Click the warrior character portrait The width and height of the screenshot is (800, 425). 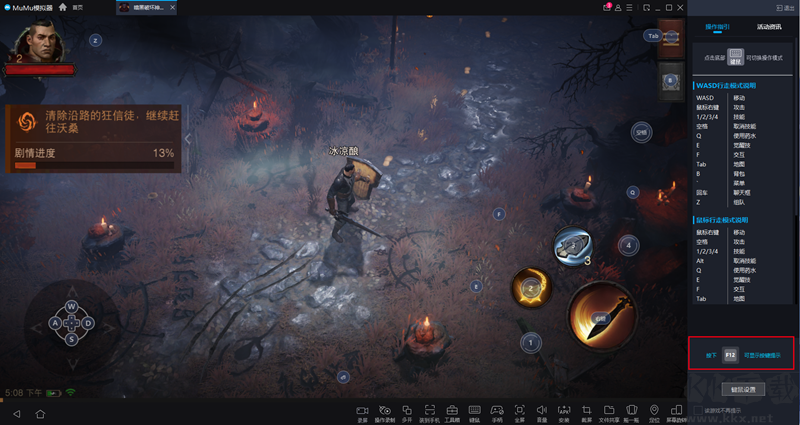(37, 42)
